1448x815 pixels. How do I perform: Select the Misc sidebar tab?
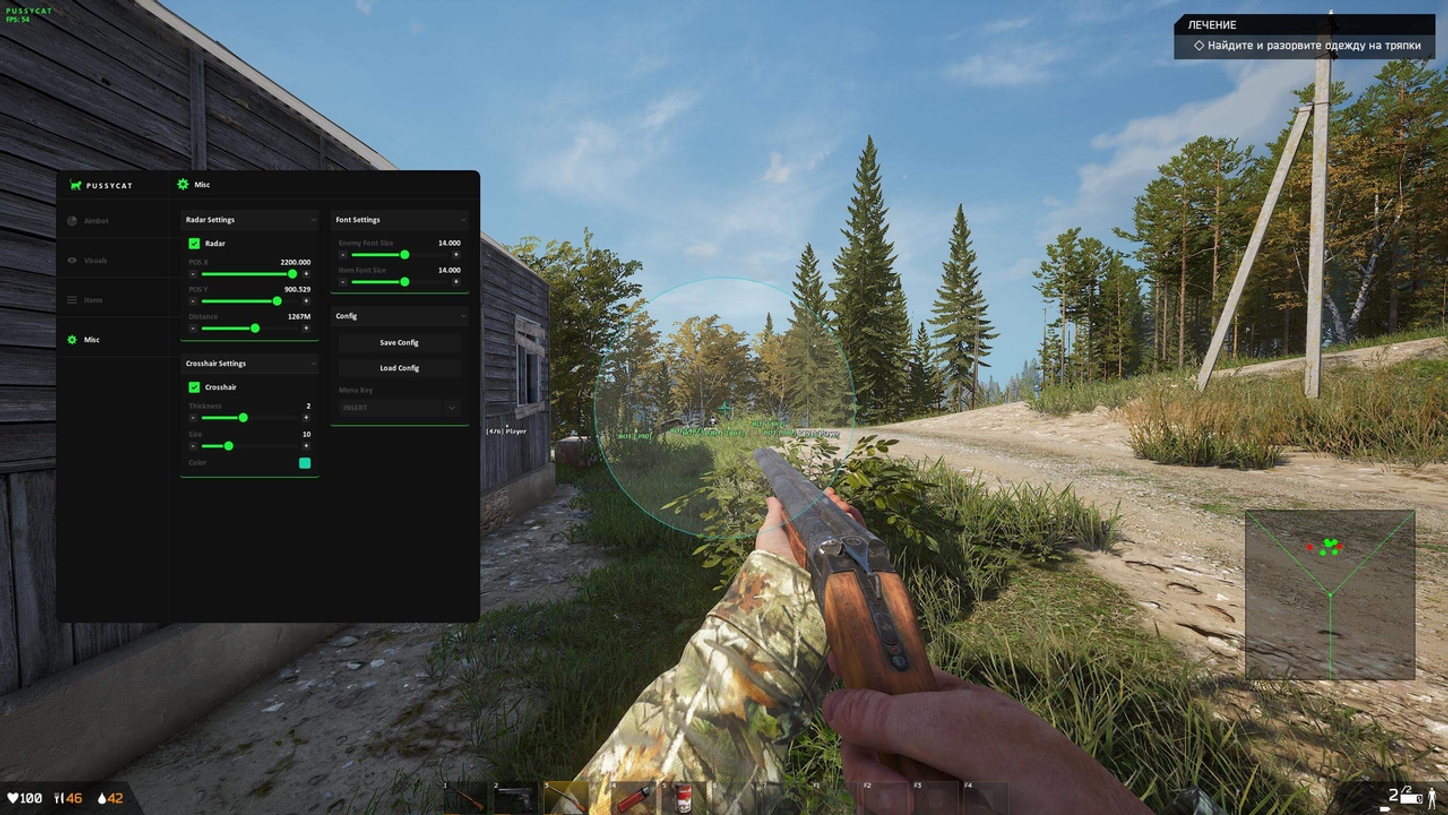pos(91,340)
